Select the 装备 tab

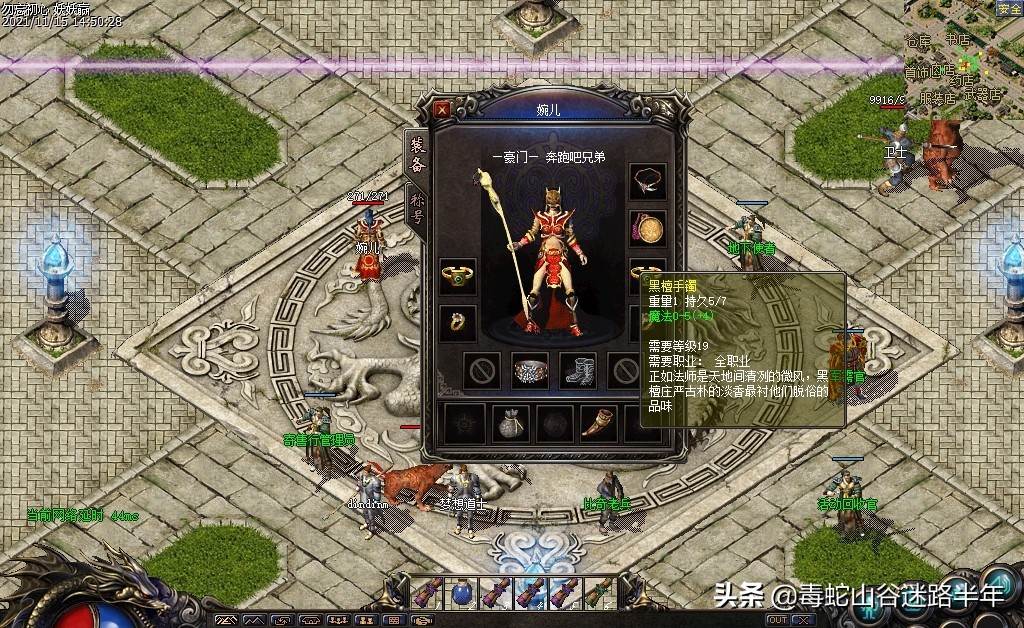pyautogui.click(x=417, y=155)
